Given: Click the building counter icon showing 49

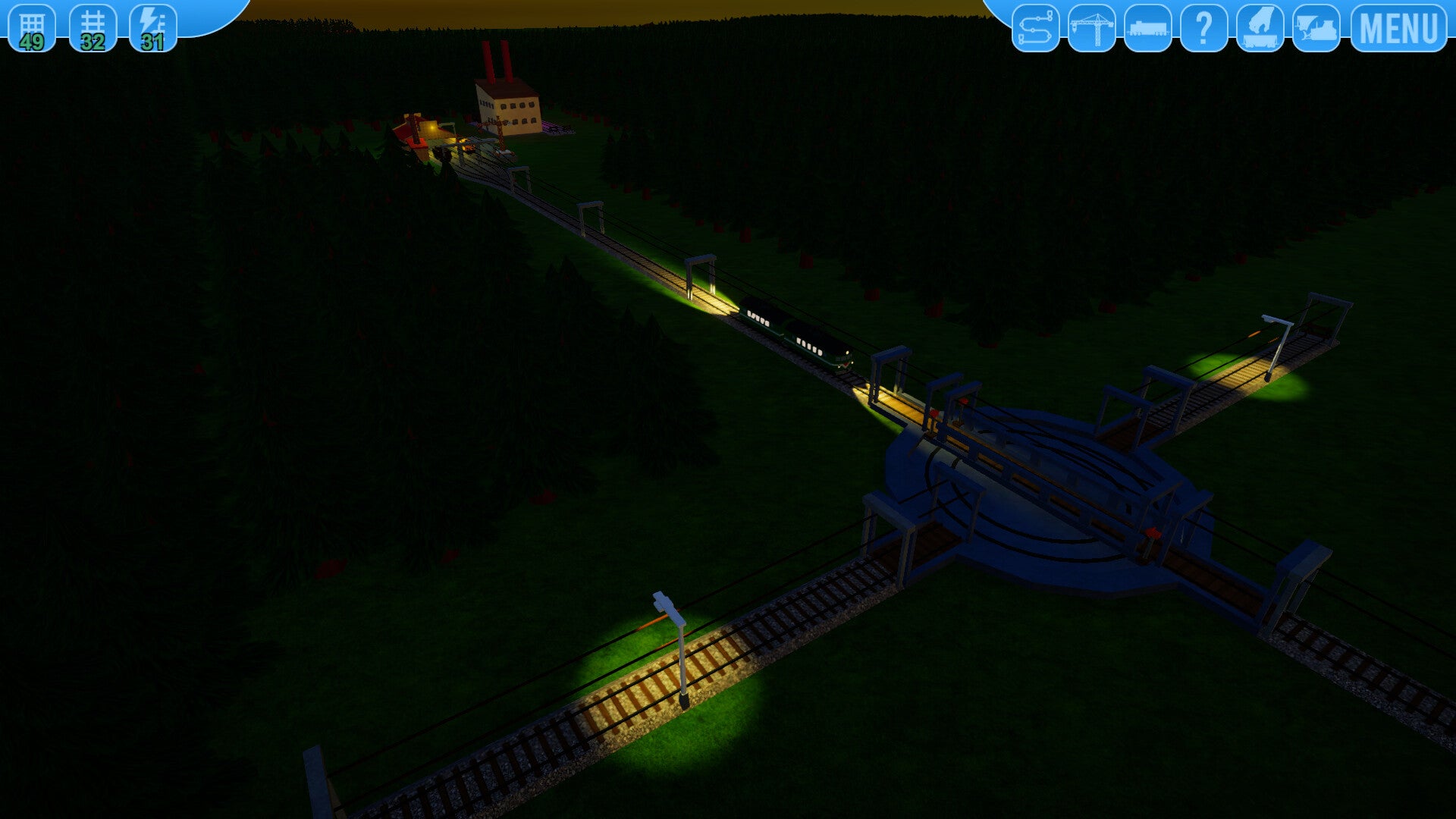Looking at the screenshot, I should 32,28.
